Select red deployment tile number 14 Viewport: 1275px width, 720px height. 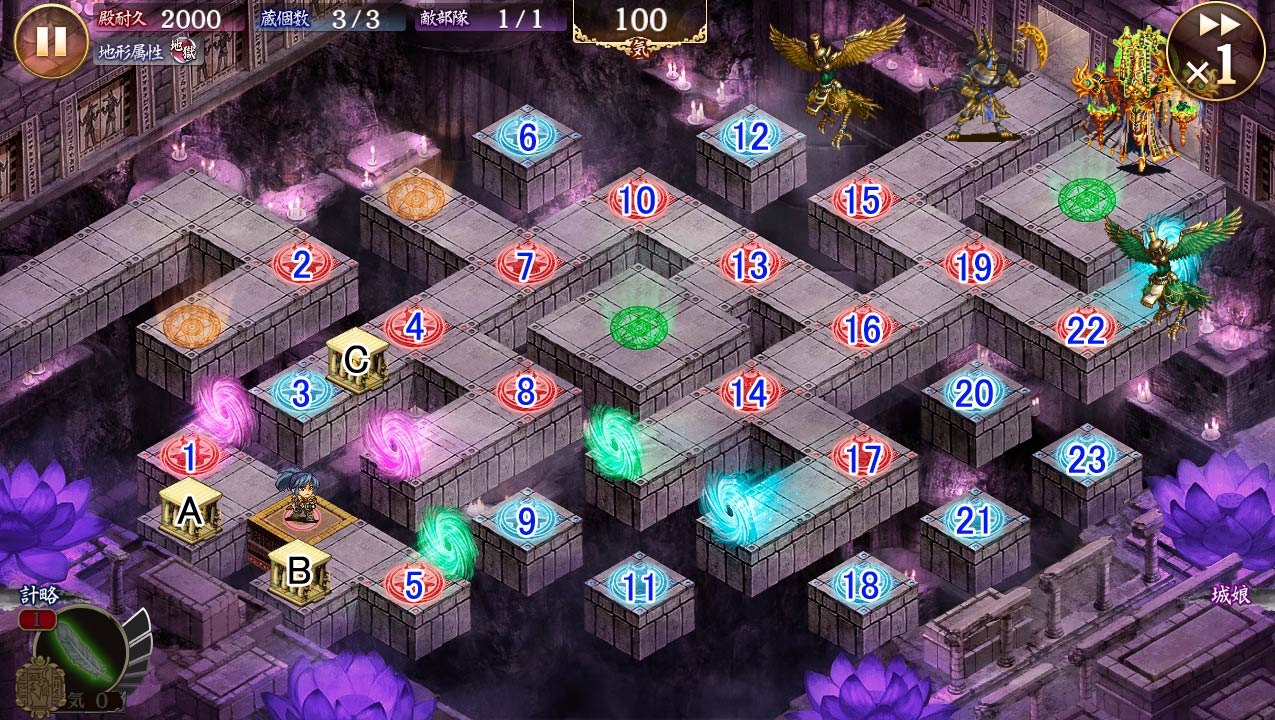[x=750, y=393]
